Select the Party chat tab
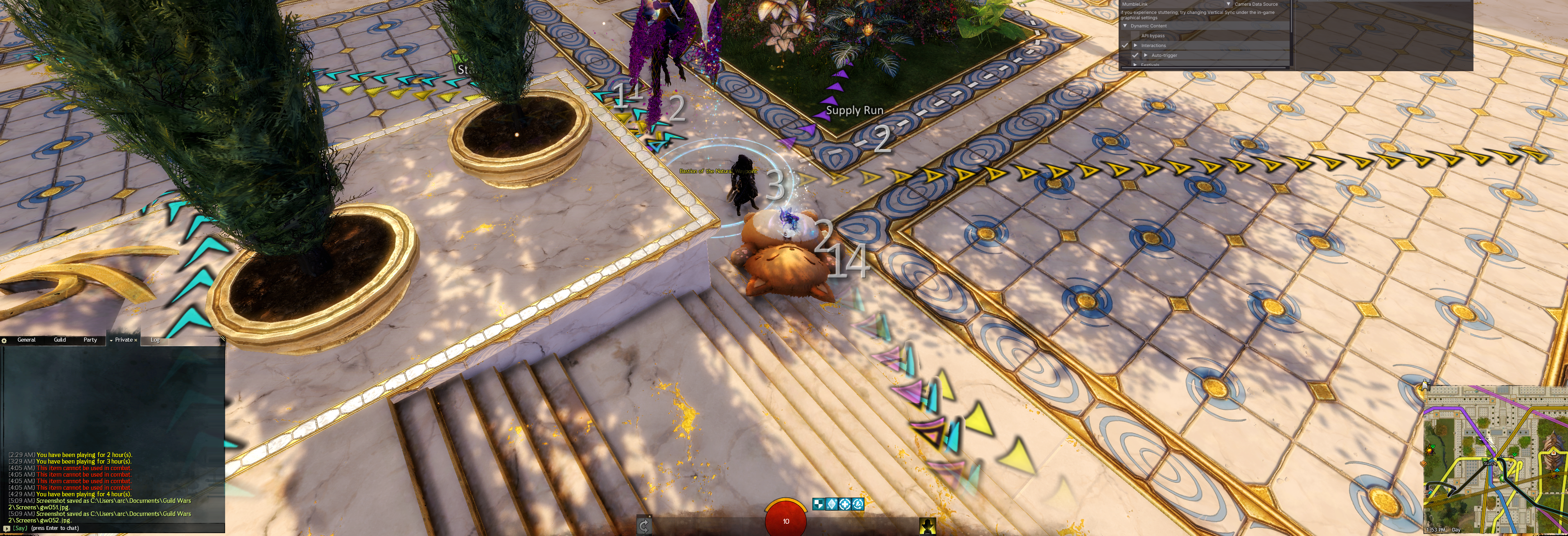This screenshot has height=536, width=1568. click(90, 340)
